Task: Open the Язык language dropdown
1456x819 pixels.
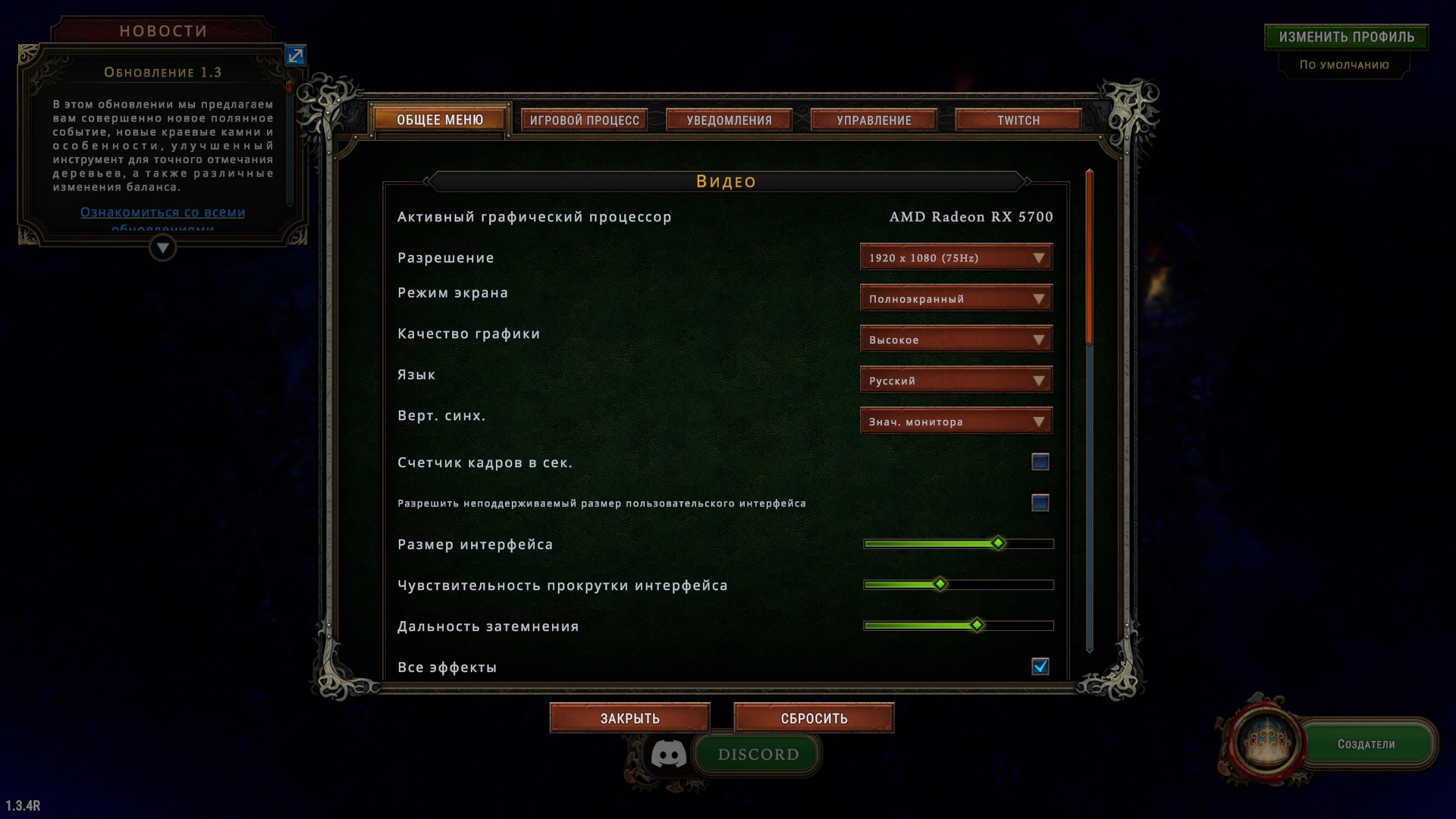Action: point(955,381)
